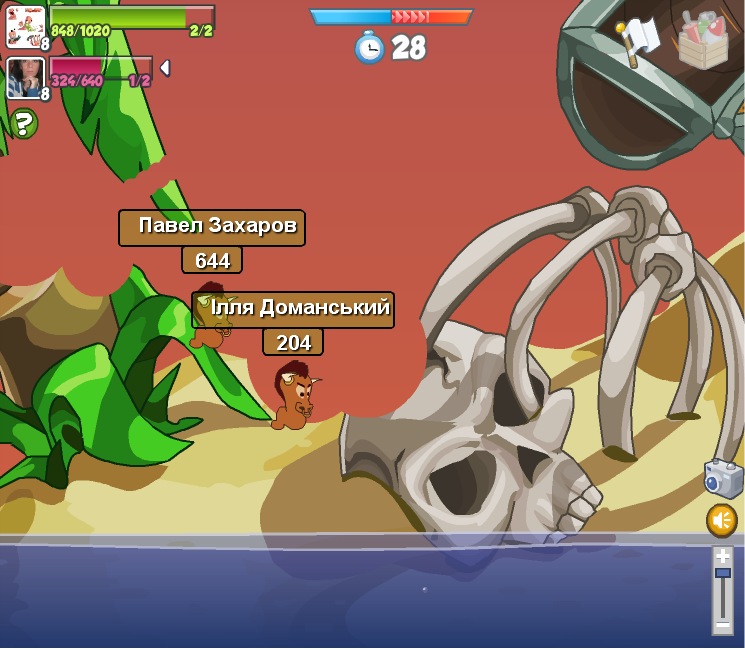Take a screenshot with the camera icon
The width and height of the screenshot is (745, 650).
(722, 479)
